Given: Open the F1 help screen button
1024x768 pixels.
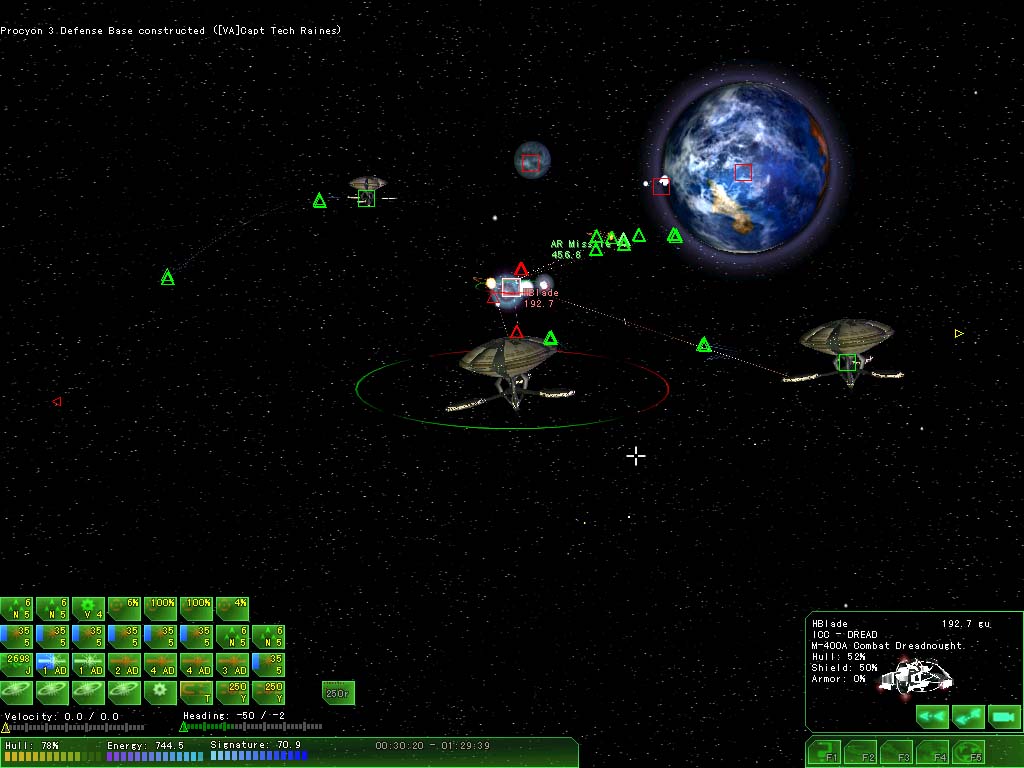Looking at the screenshot, I should pos(825,752).
